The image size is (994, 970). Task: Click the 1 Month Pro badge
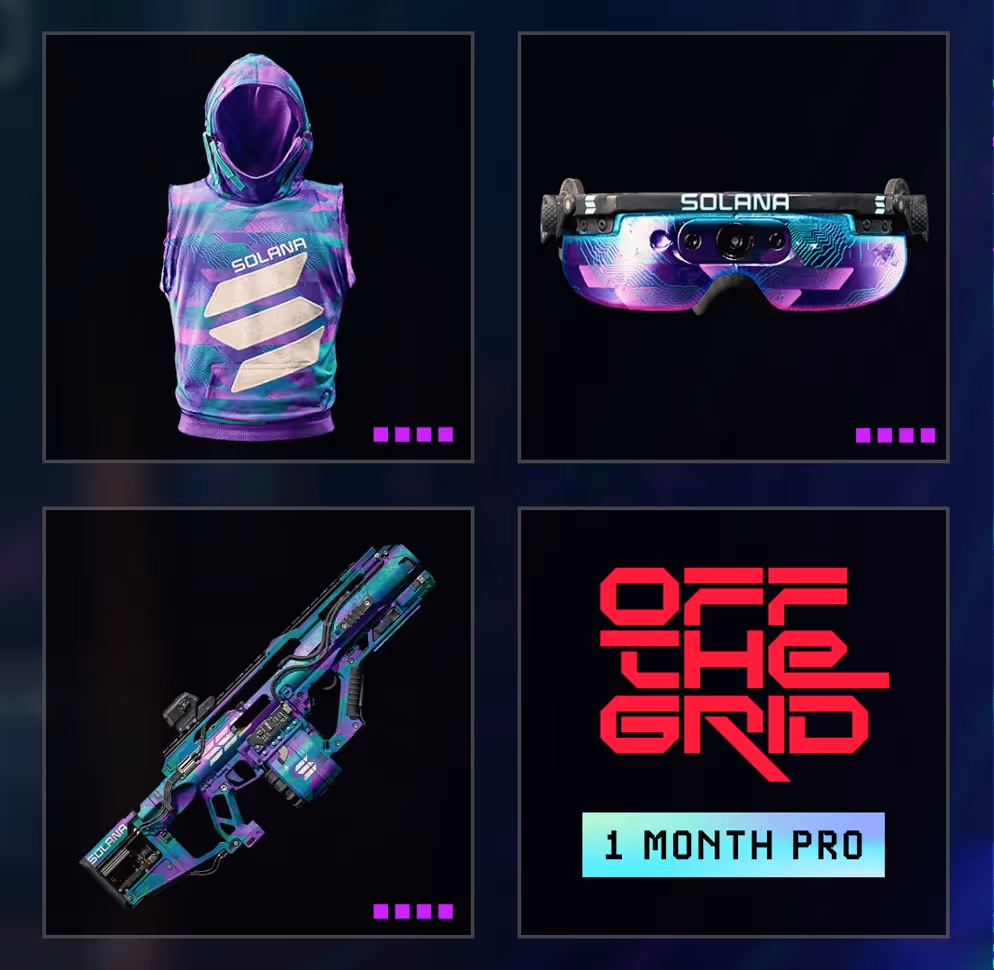733,845
